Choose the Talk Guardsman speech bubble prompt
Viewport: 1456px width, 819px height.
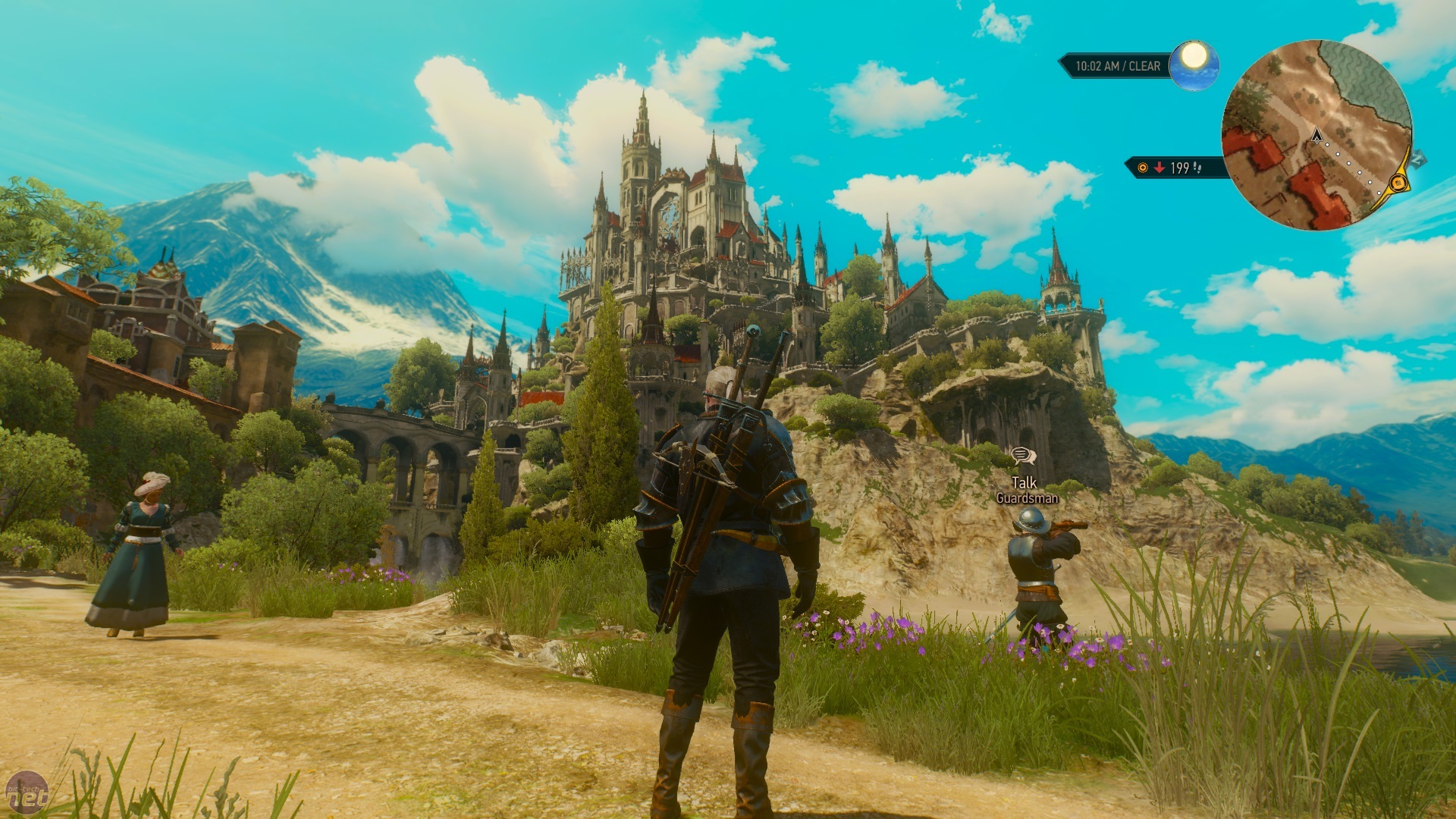1023,456
